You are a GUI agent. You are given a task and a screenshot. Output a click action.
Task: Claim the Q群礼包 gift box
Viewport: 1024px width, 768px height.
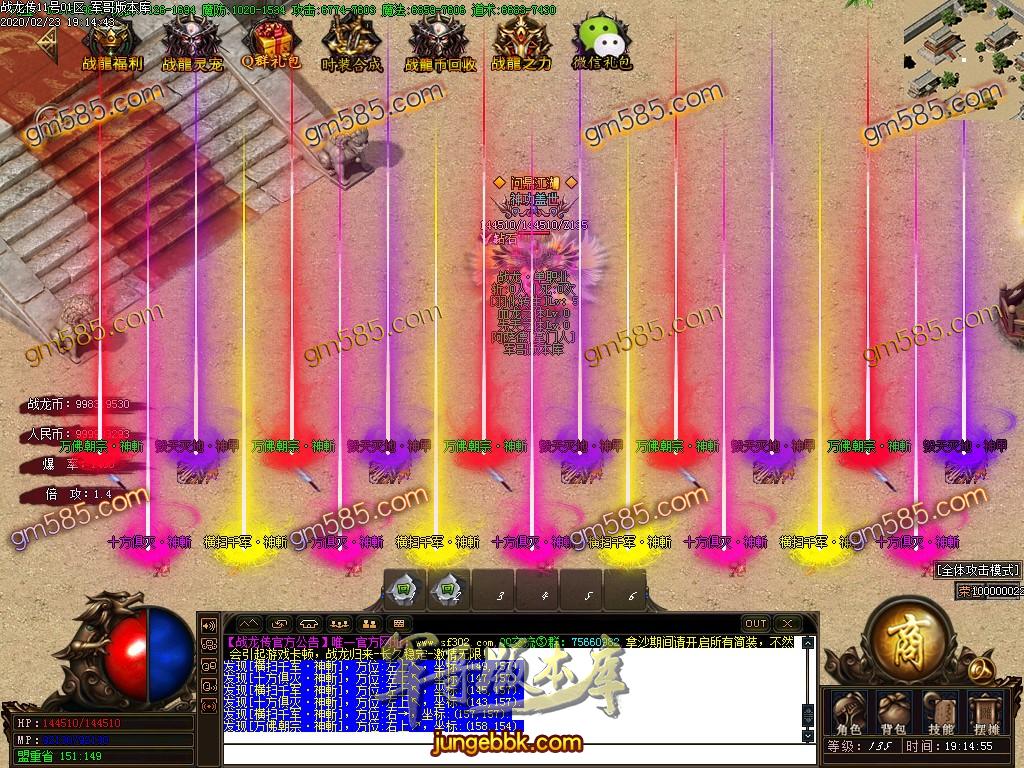[x=268, y=40]
